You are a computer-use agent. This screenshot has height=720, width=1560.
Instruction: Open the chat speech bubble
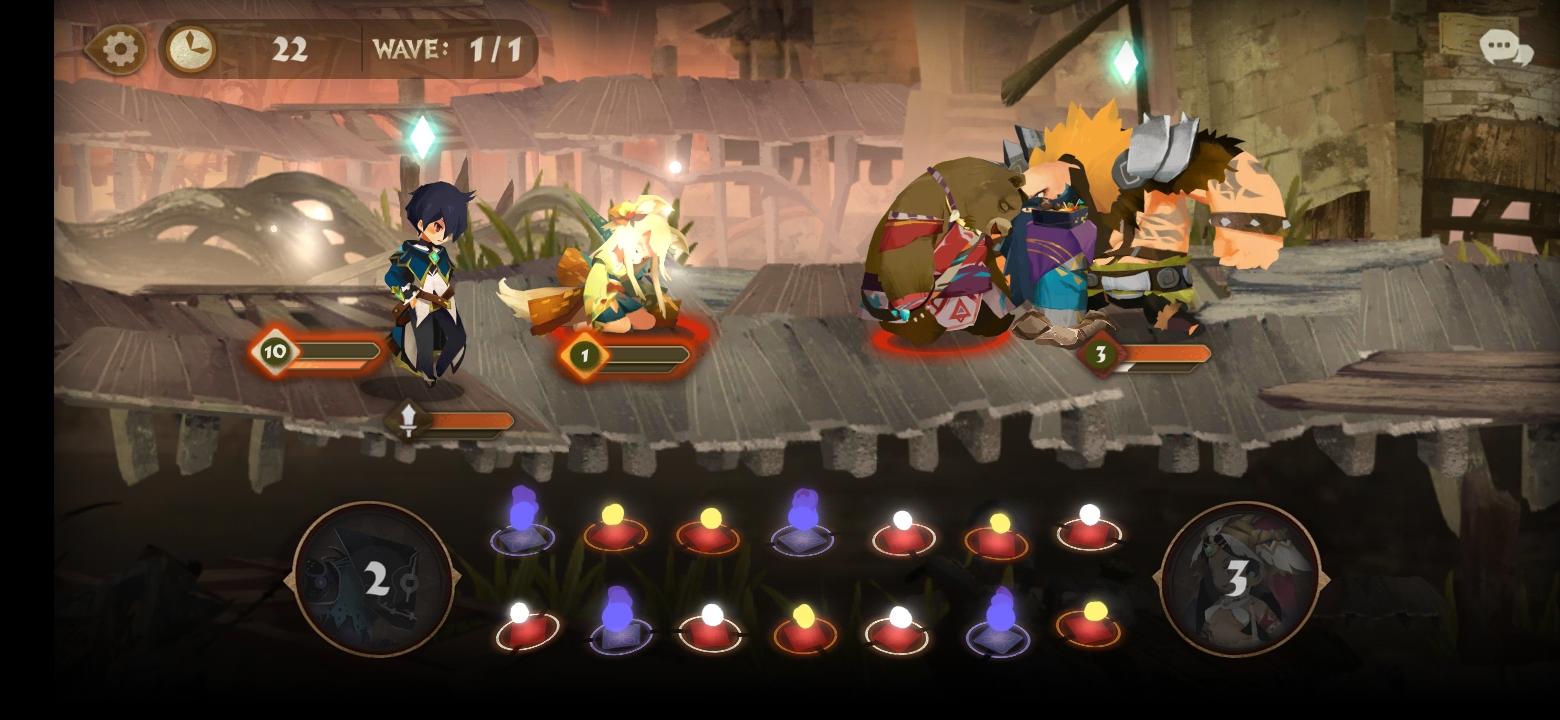[1499, 45]
